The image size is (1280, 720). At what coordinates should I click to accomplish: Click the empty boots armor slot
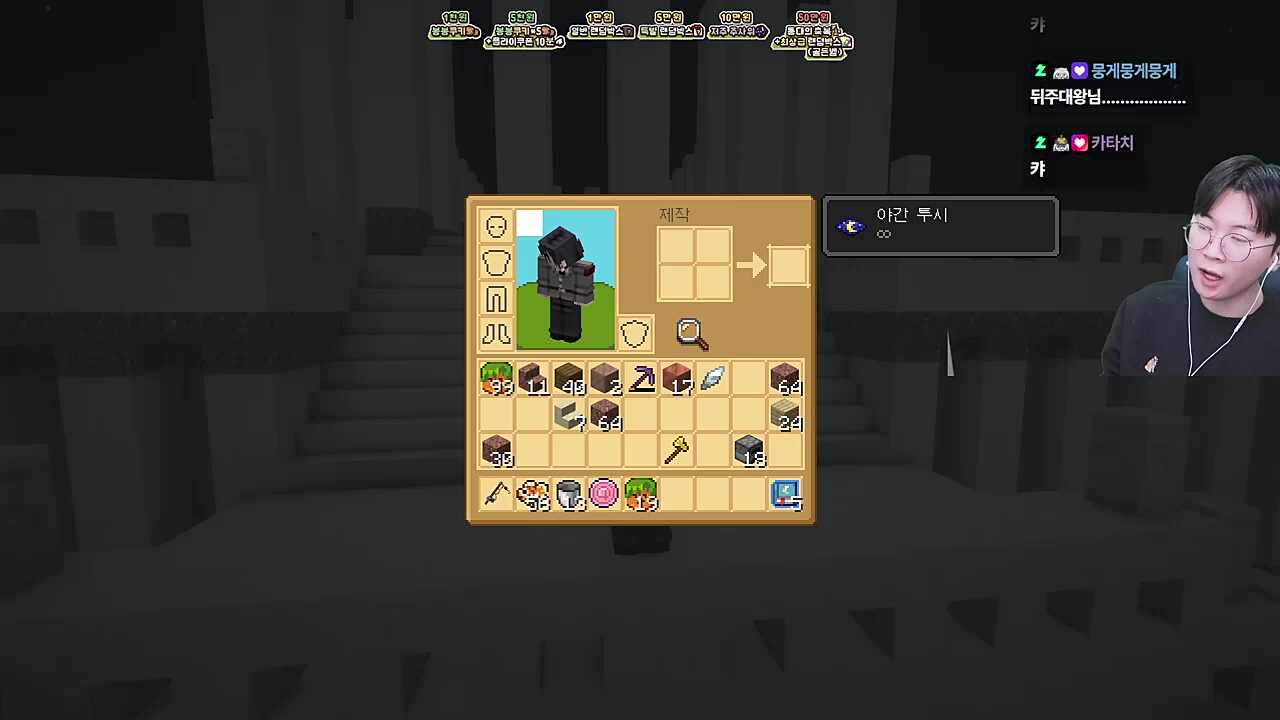pos(497,334)
